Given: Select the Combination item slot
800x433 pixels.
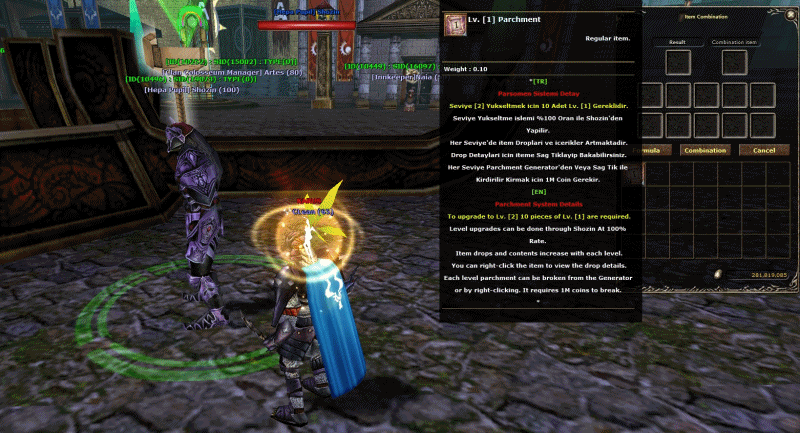Looking at the screenshot, I should (x=733, y=63).
